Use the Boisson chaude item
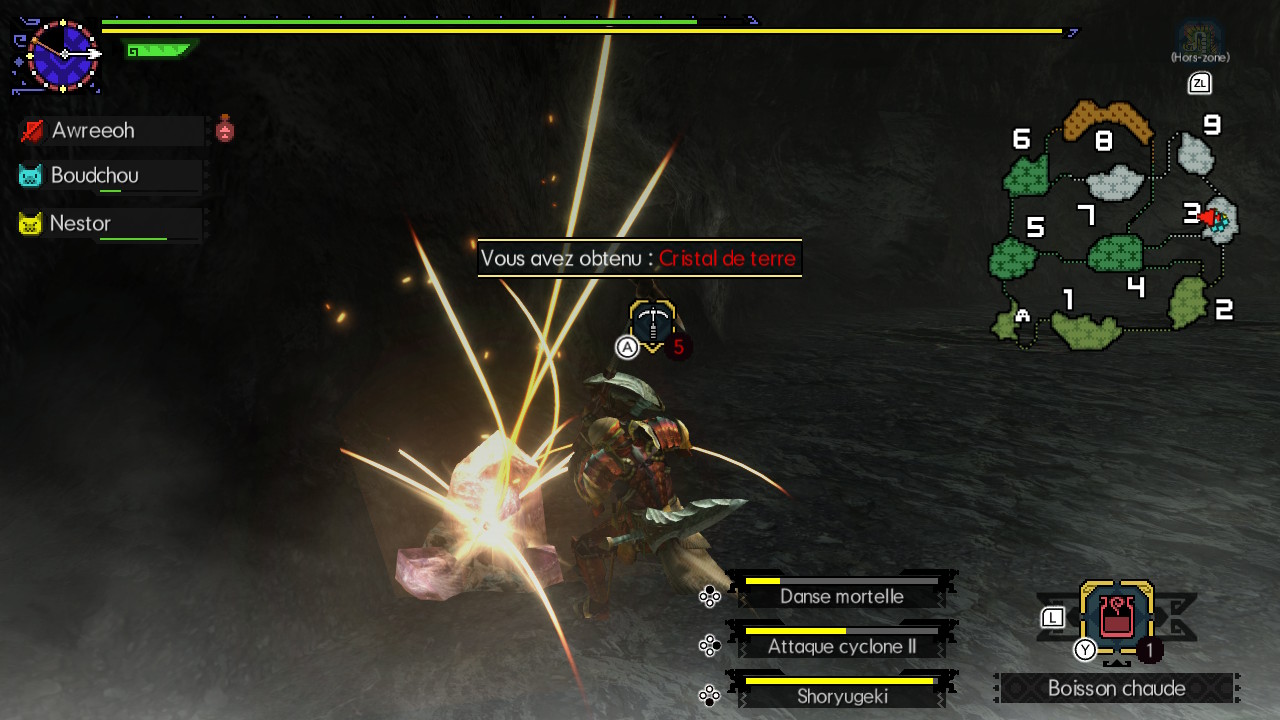Image resolution: width=1280 pixels, height=720 pixels. tap(1116, 619)
